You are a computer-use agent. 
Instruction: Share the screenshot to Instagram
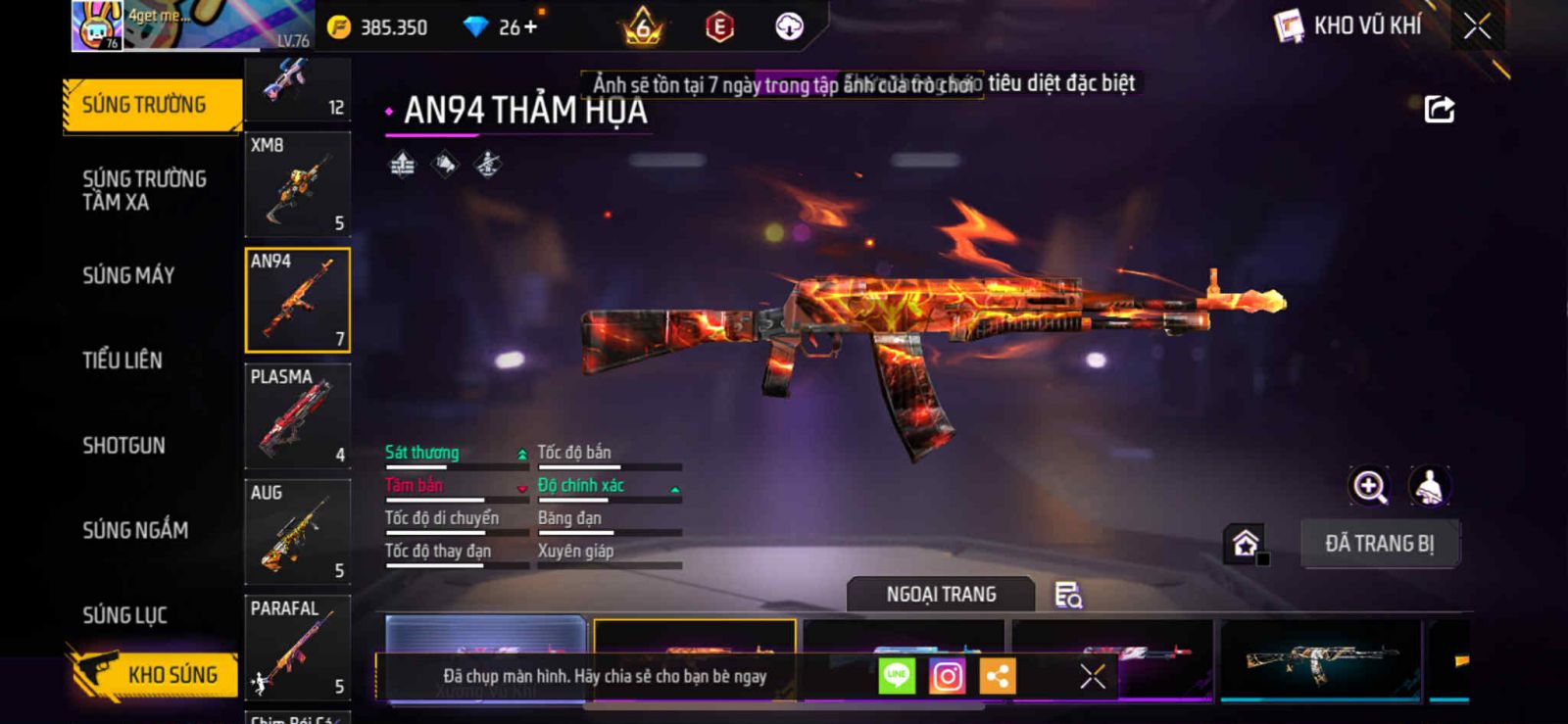[947, 676]
